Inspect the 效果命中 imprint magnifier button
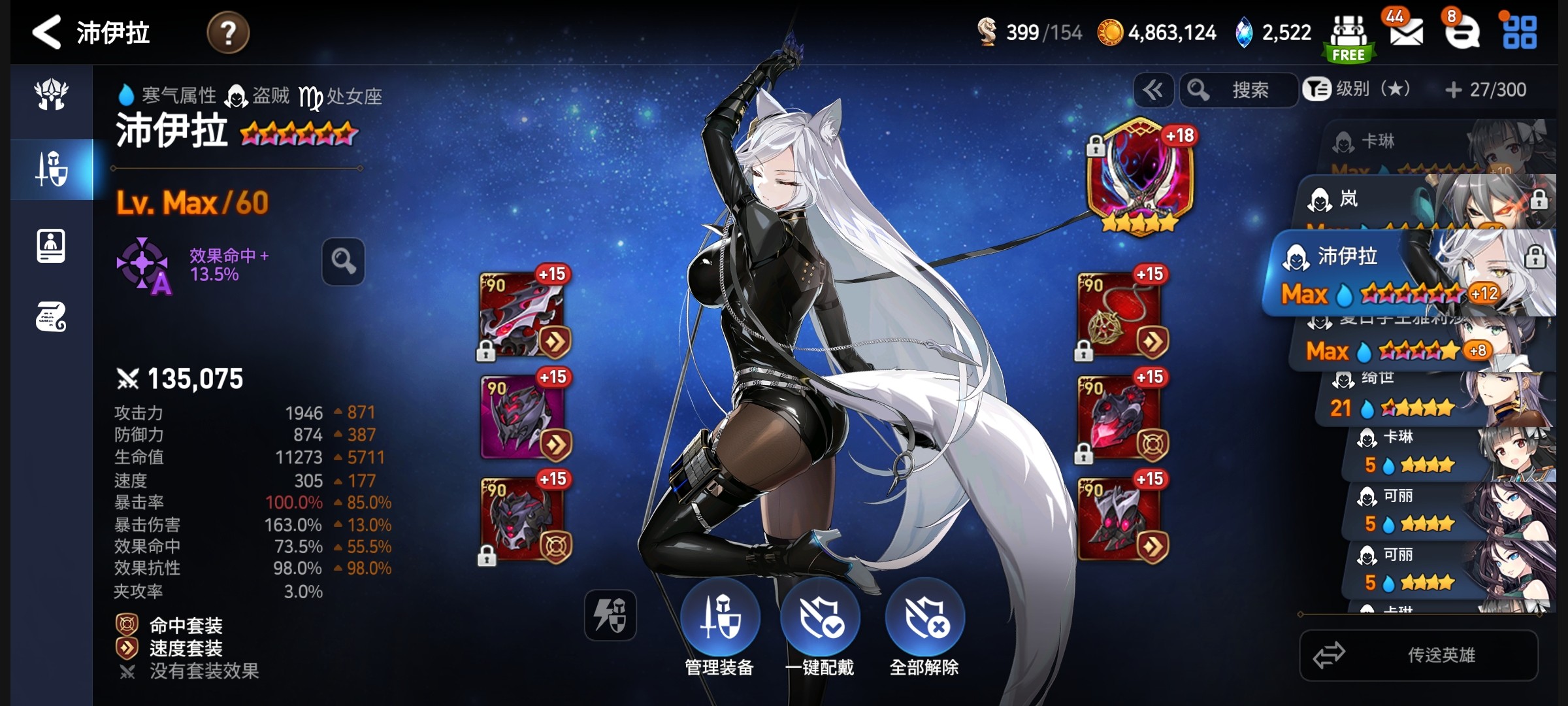This screenshot has height=706, width=1568. coord(343,261)
